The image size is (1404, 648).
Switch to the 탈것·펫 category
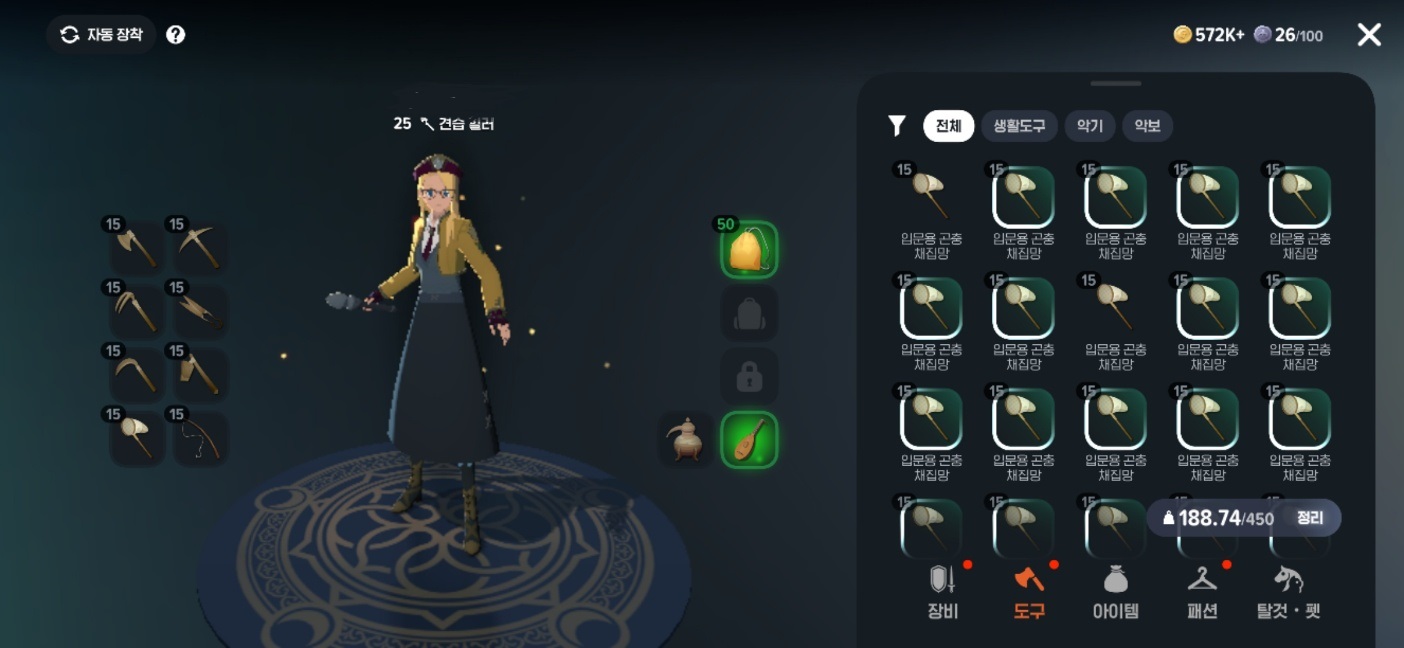pyautogui.click(x=1288, y=592)
